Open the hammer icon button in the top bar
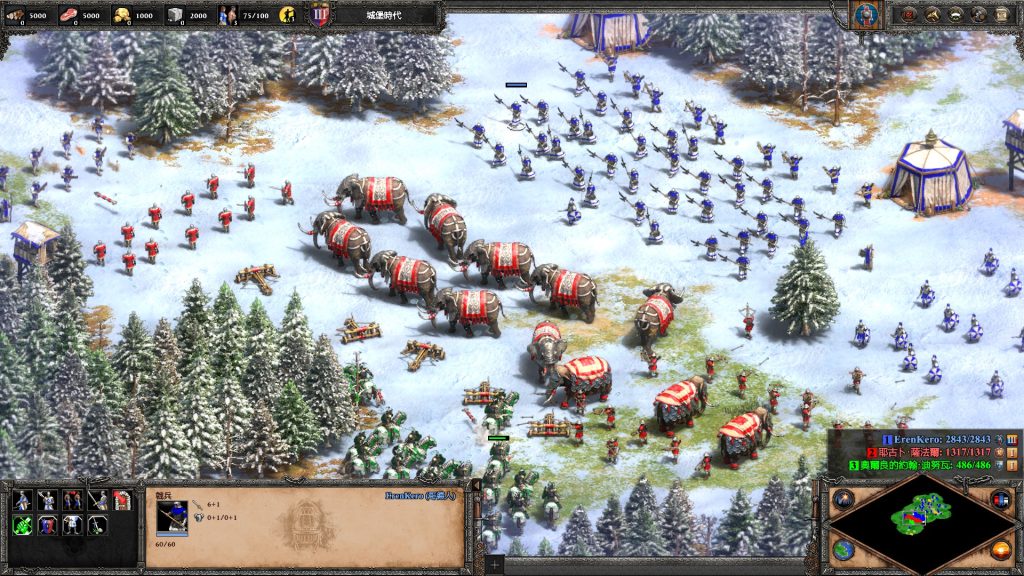1024x576 pixels. (x=931, y=15)
